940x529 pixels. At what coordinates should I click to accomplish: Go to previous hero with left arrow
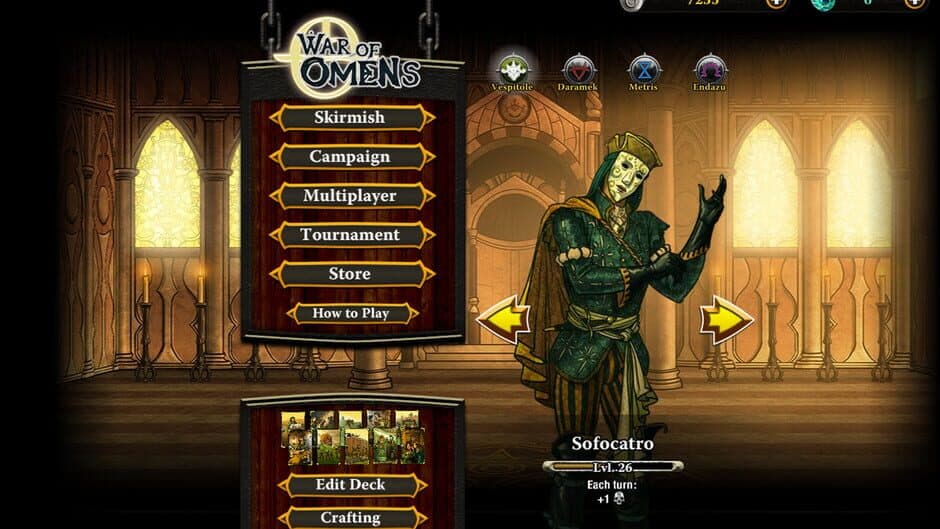503,320
